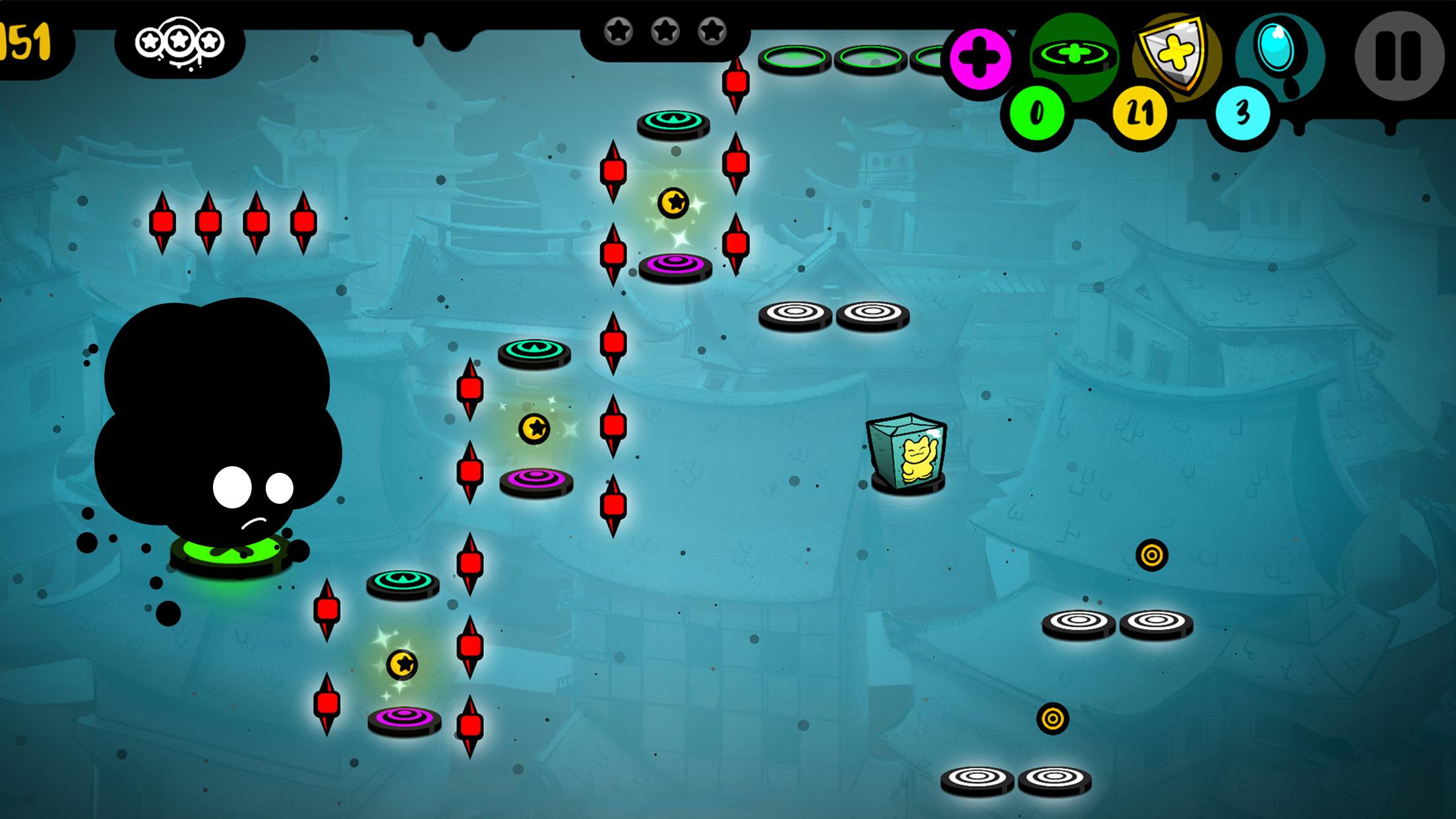Viewport: 1456px width, 819px height.
Task: Click the green counter showing 0
Action: [x=1037, y=112]
